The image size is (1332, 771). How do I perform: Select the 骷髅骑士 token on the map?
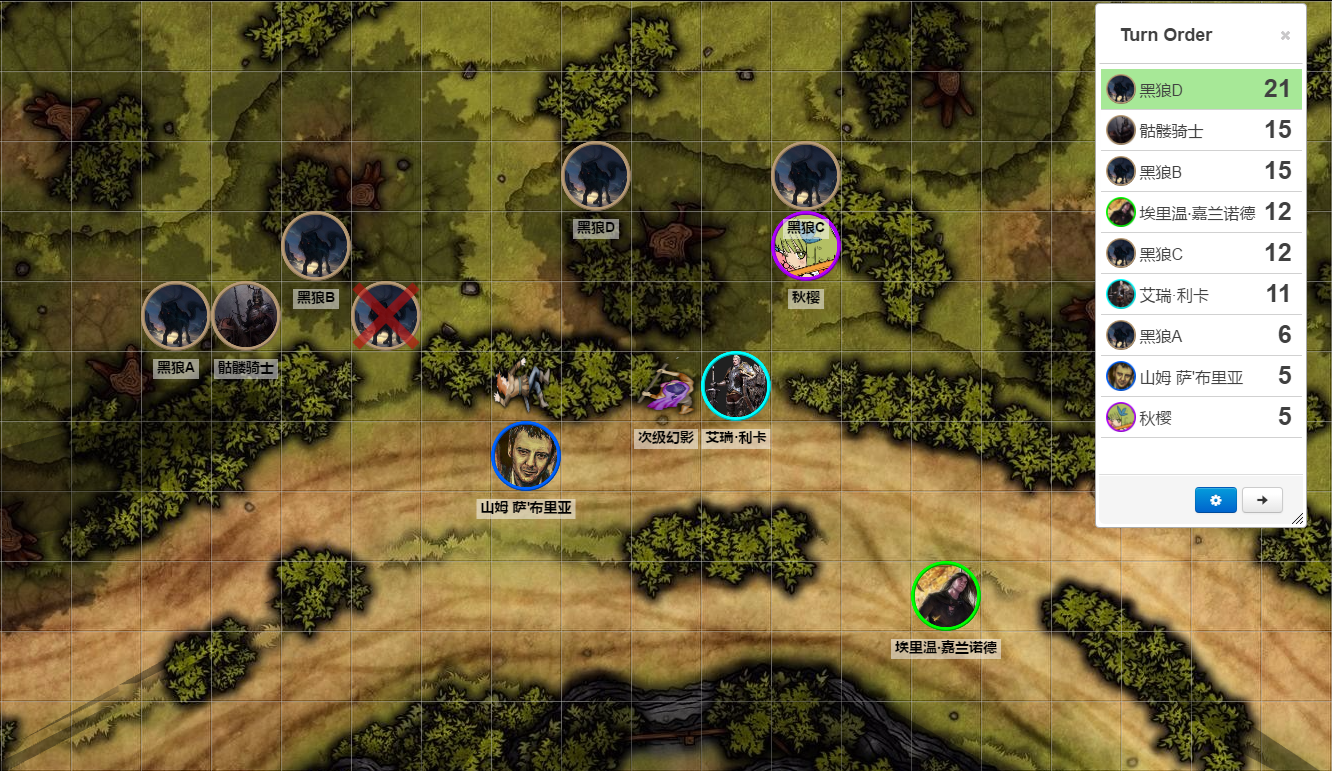tap(245, 316)
